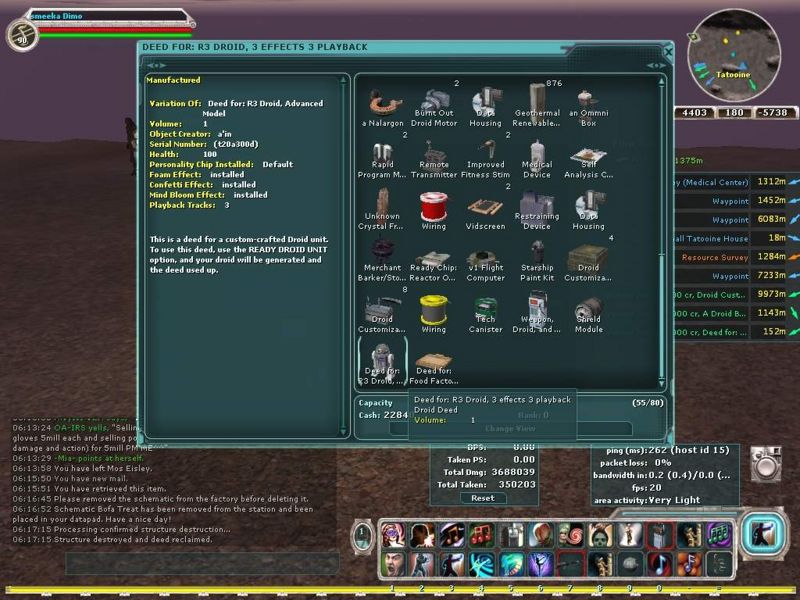Select the Nalargon instrument item
Image resolution: width=800 pixels, height=600 pixels.
coord(382,104)
